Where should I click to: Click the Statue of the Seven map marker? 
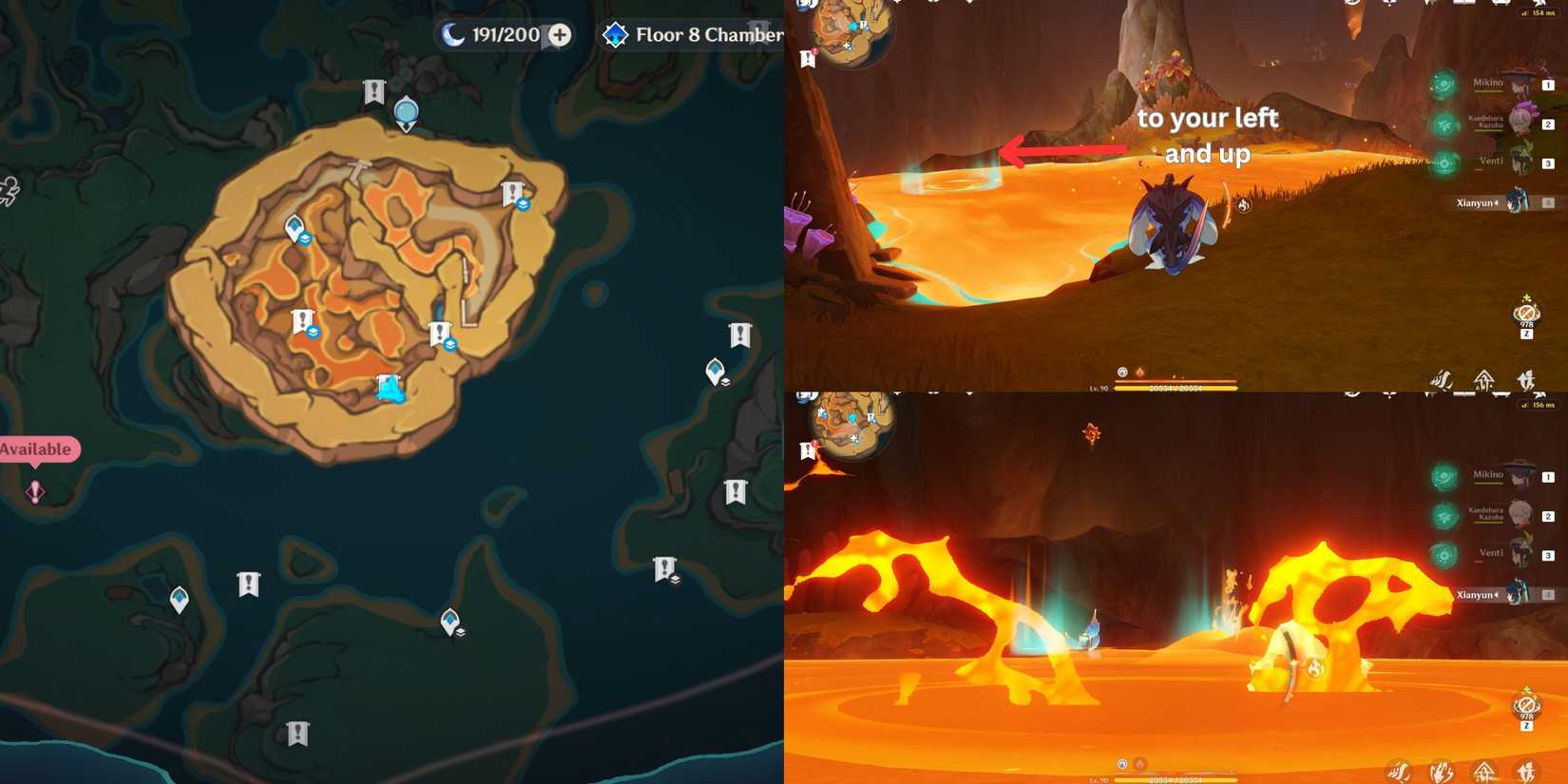coord(406,111)
